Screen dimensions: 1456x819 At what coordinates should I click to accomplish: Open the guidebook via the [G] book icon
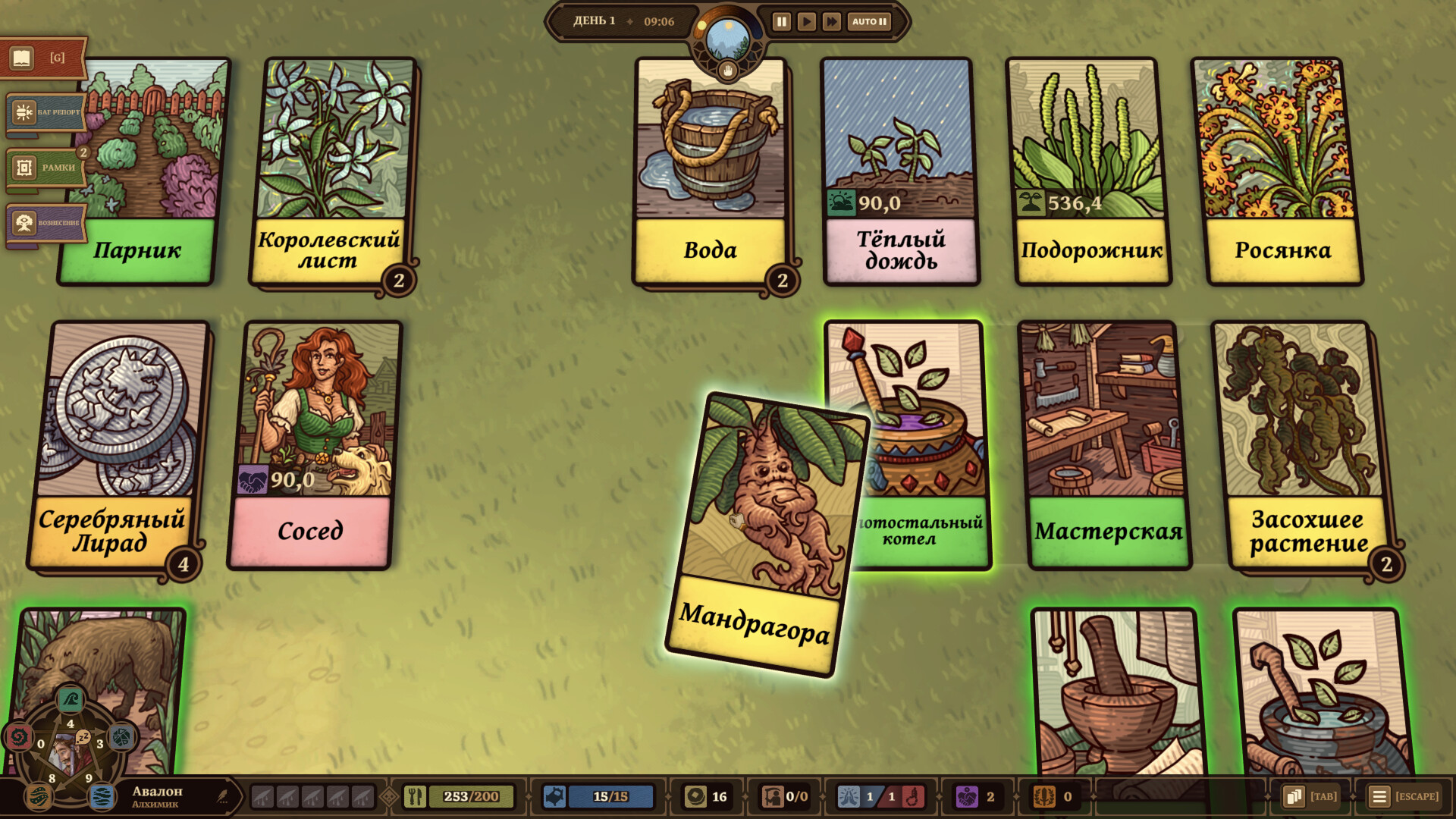pos(23,57)
